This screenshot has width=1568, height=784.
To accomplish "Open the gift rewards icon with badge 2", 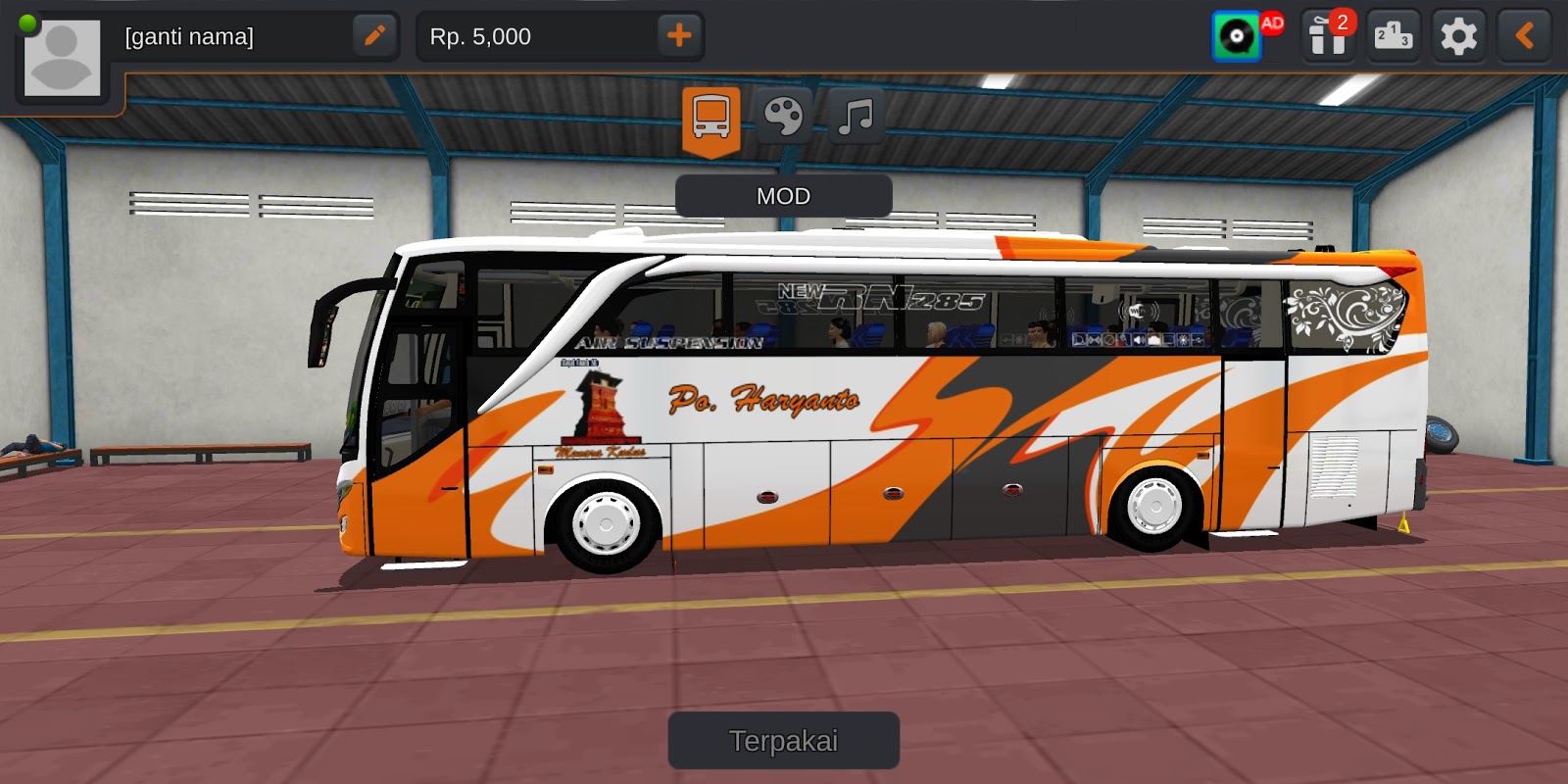I will tap(1327, 36).
